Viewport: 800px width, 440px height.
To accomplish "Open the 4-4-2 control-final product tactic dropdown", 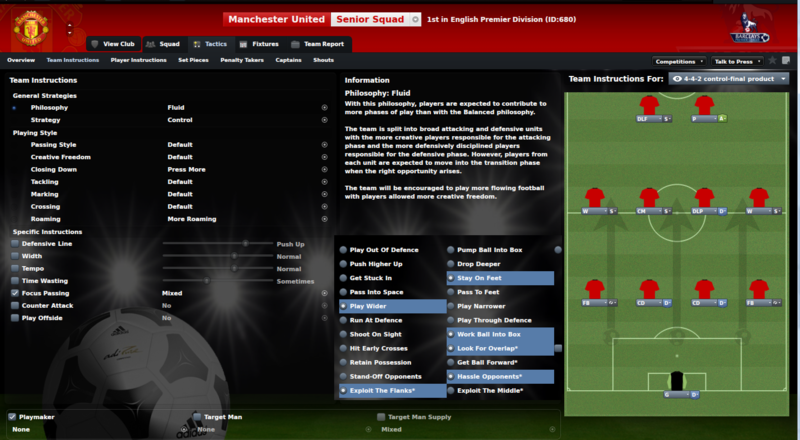I will pyautogui.click(x=730, y=78).
